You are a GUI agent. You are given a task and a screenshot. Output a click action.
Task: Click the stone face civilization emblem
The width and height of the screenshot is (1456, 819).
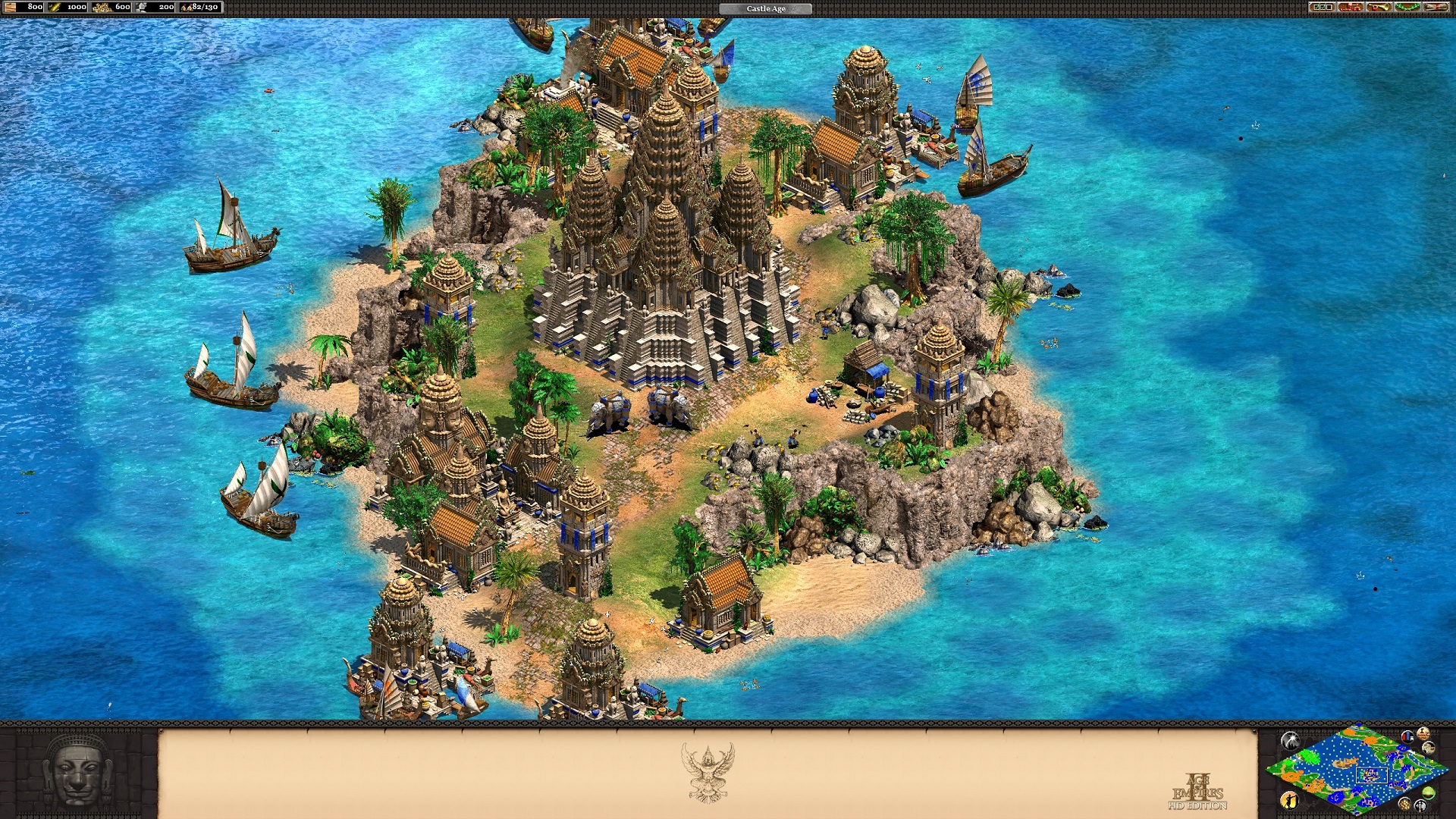tap(77, 771)
